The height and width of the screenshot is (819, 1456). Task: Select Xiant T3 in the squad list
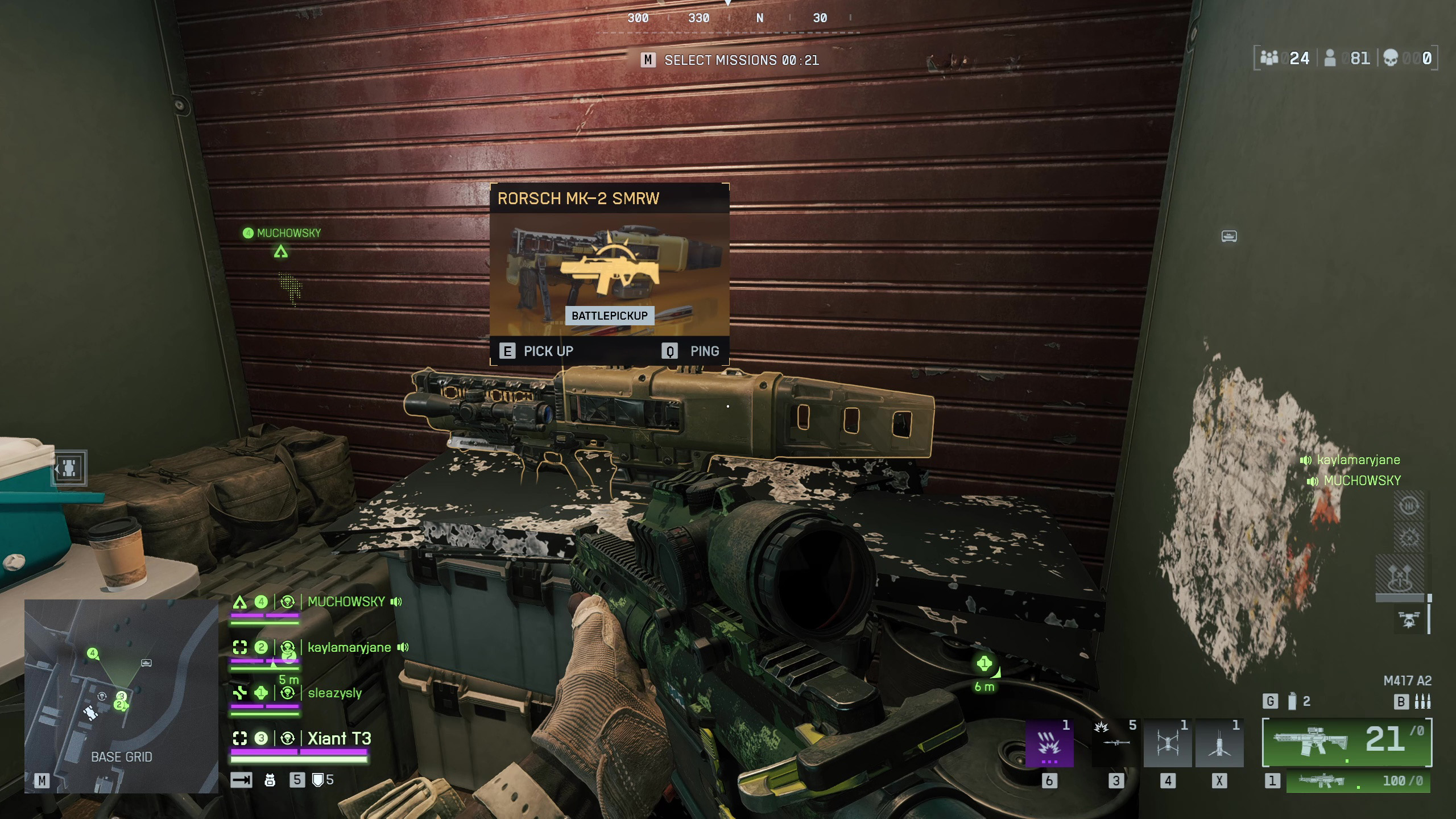[339, 738]
